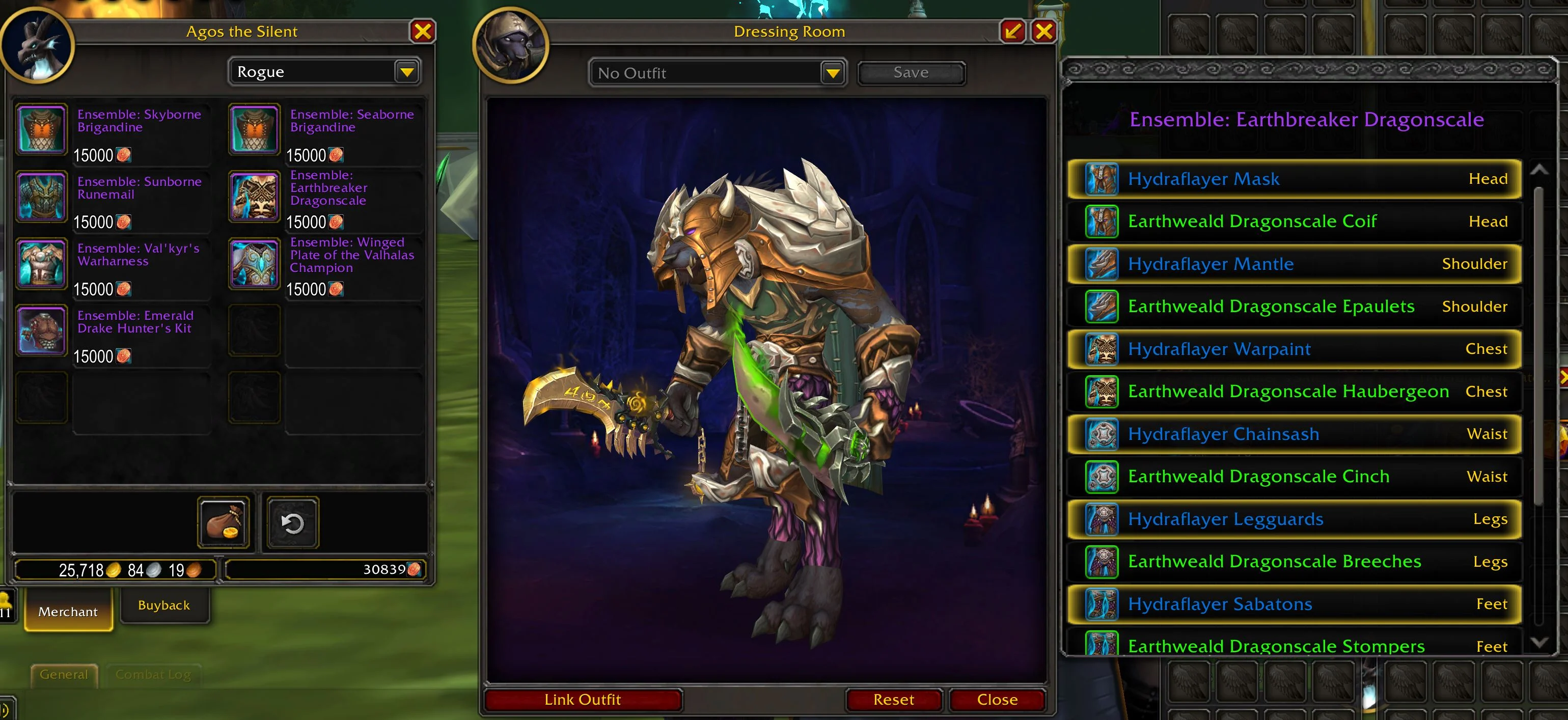Click the sell all junk bag button
The image size is (1568, 720).
(224, 523)
